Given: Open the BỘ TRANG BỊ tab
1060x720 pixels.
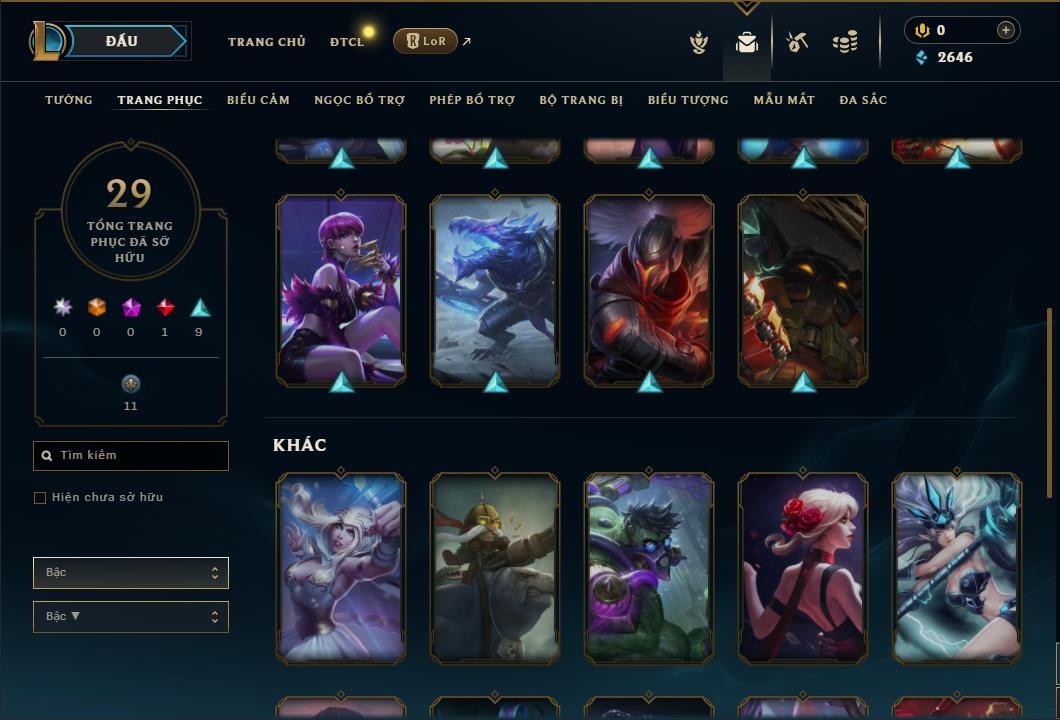Looking at the screenshot, I should click(581, 100).
